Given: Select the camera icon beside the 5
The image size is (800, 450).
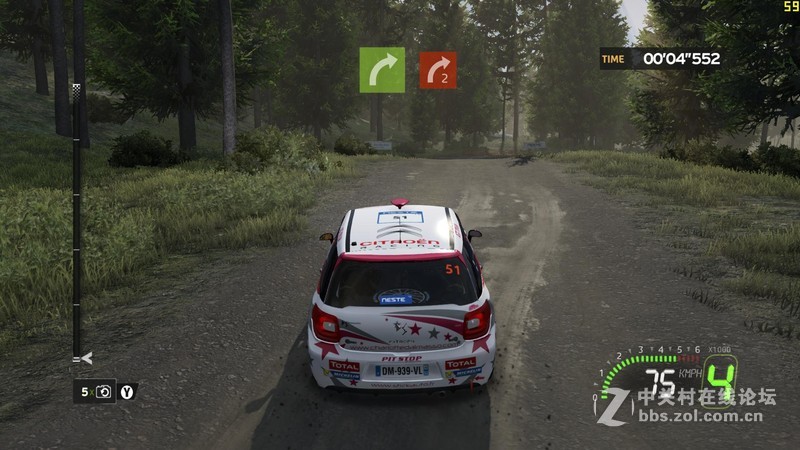Looking at the screenshot, I should tap(104, 392).
